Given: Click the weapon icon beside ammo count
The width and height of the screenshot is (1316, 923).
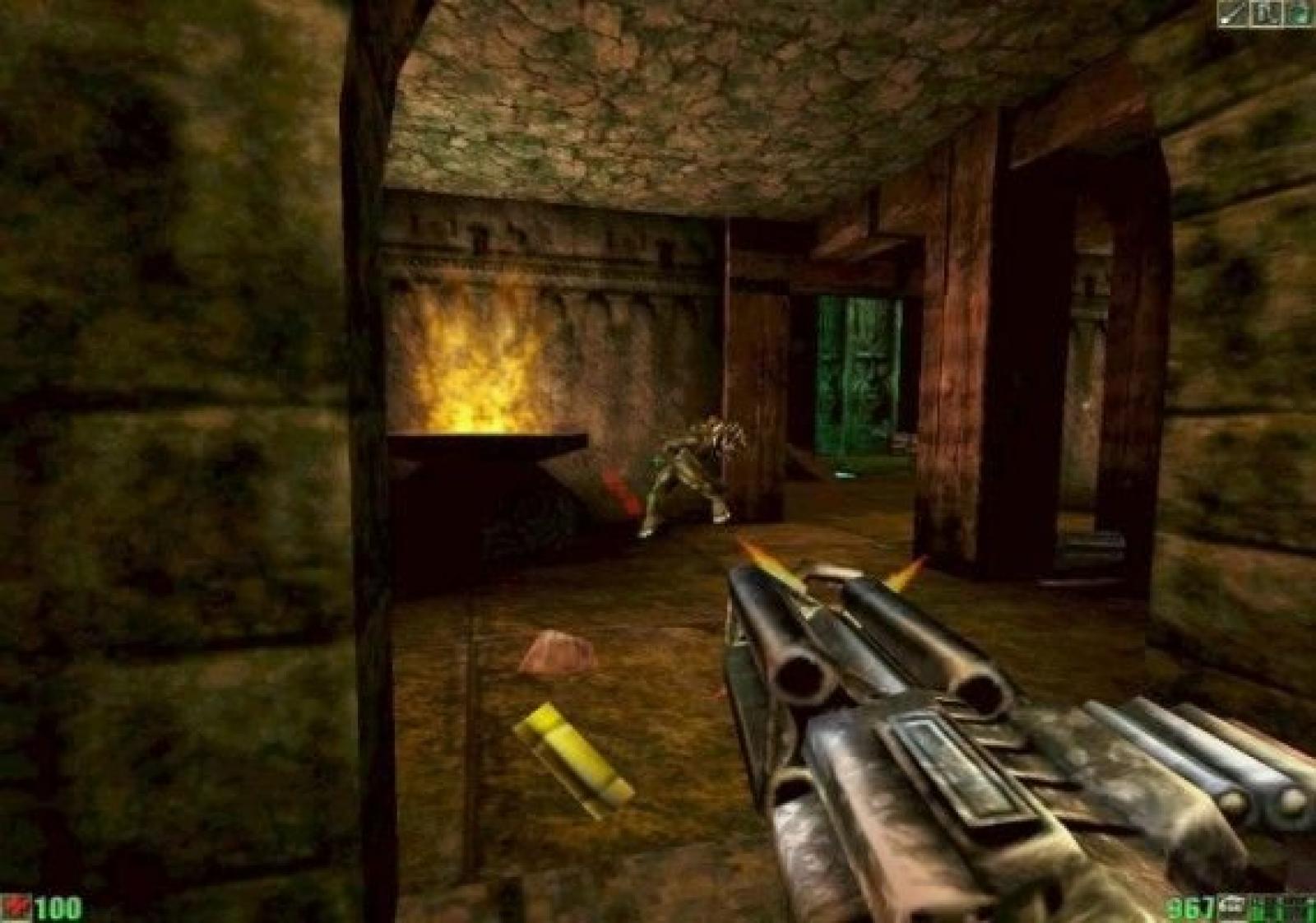Looking at the screenshot, I should click(x=1232, y=905).
